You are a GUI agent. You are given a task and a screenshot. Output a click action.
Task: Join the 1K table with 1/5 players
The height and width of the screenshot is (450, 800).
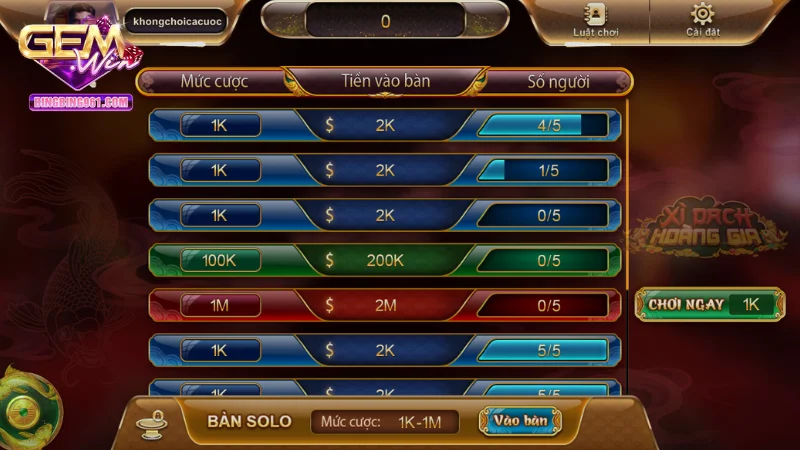point(385,170)
